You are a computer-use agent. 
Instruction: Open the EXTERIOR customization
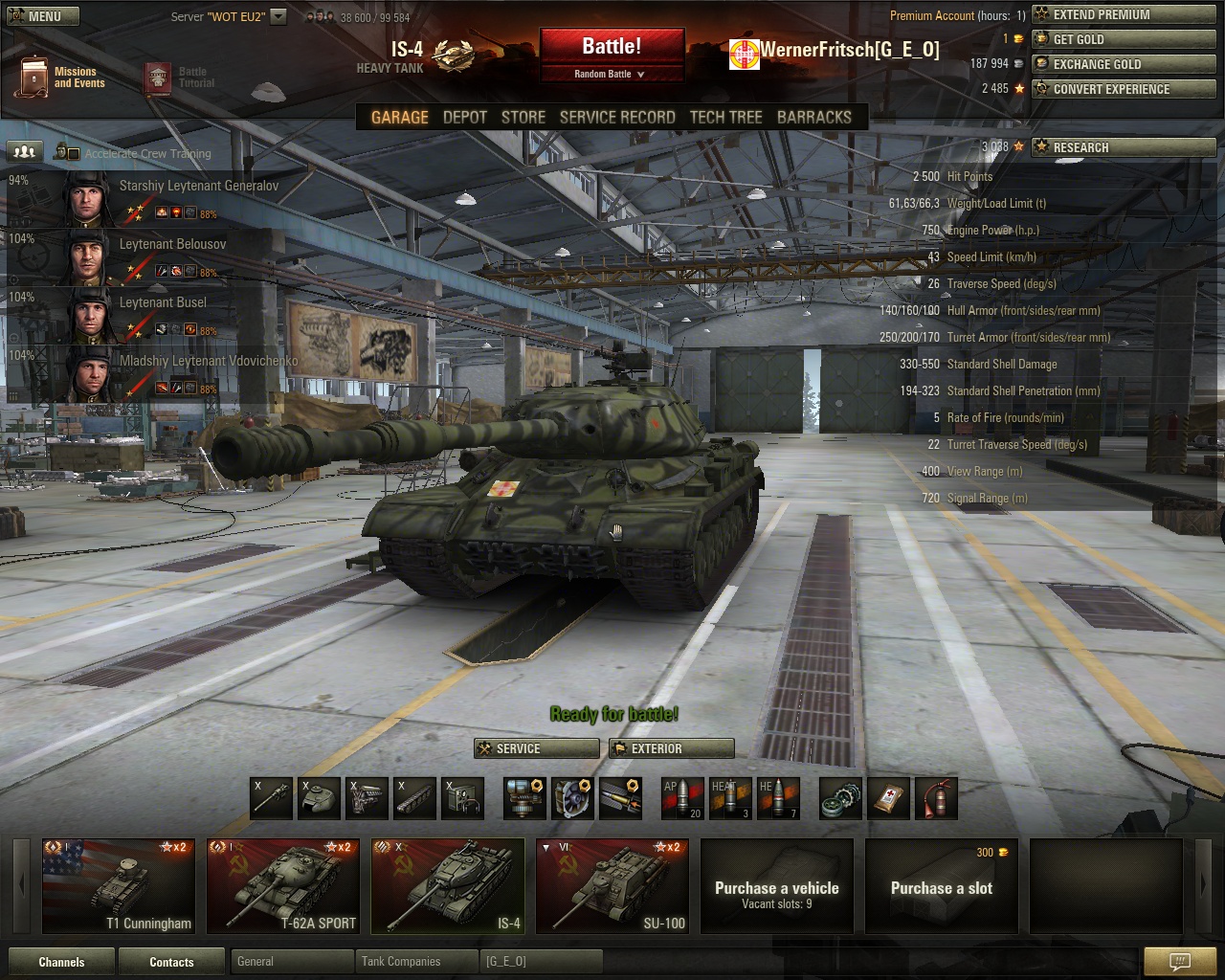pyautogui.click(x=671, y=748)
